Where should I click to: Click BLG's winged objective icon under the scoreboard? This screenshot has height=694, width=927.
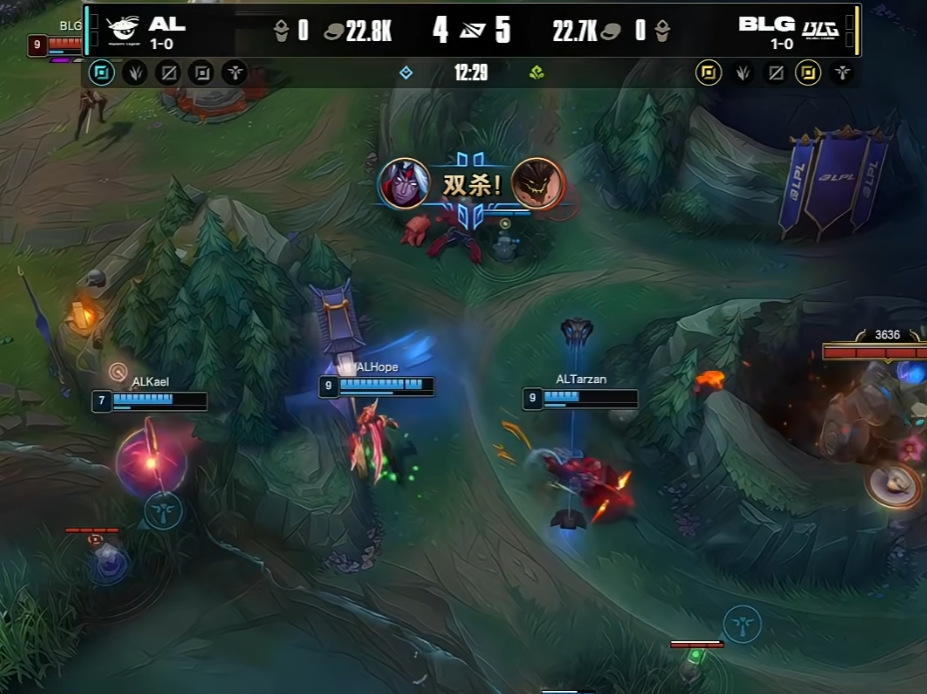point(842,72)
